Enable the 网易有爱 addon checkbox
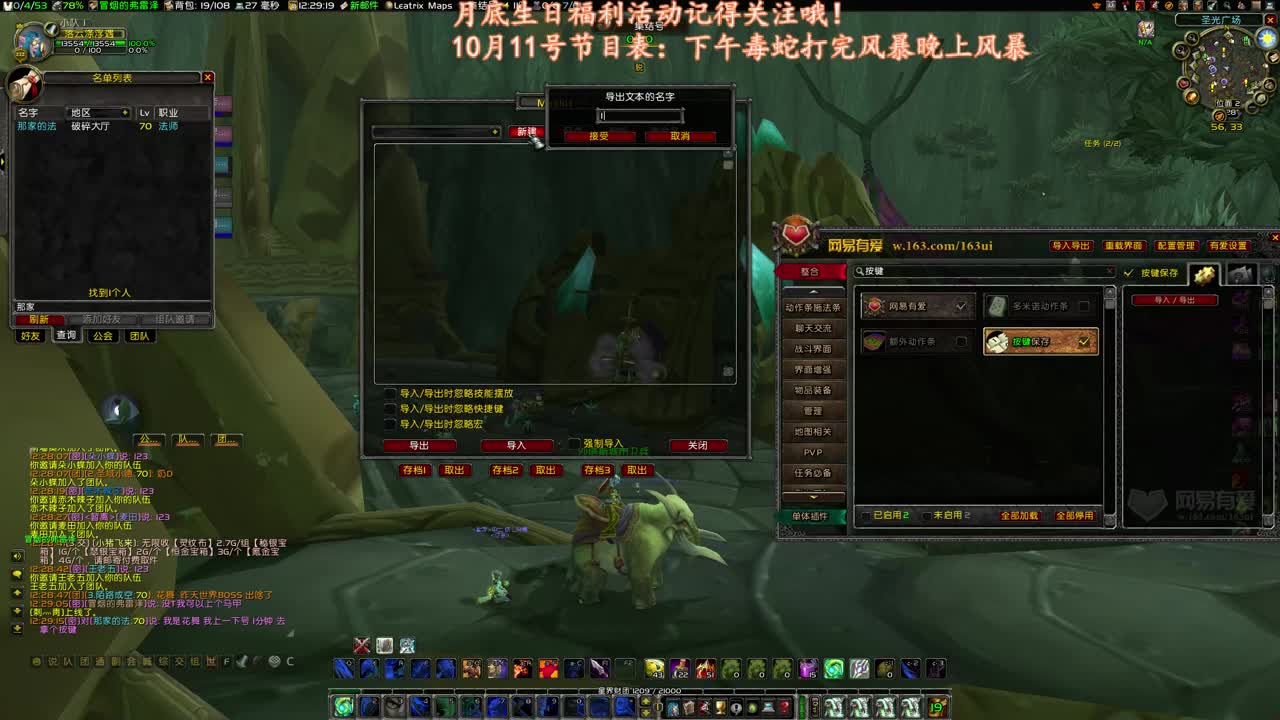 coord(962,306)
